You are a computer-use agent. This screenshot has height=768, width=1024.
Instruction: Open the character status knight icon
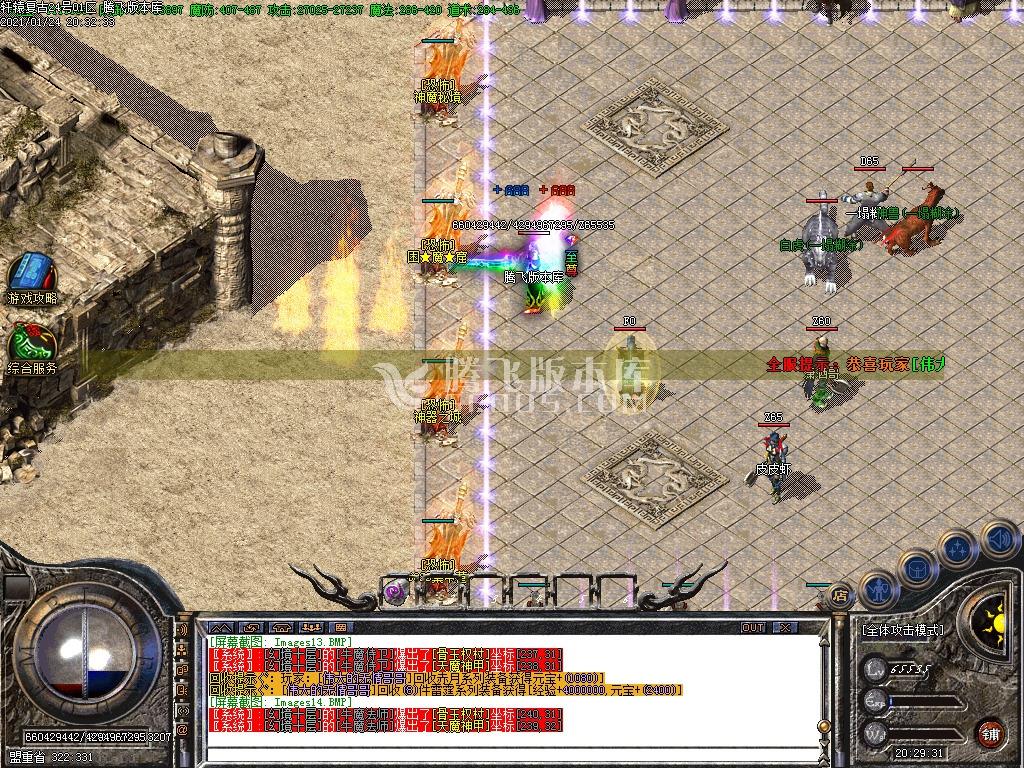pyautogui.click(x=876, y=588)
